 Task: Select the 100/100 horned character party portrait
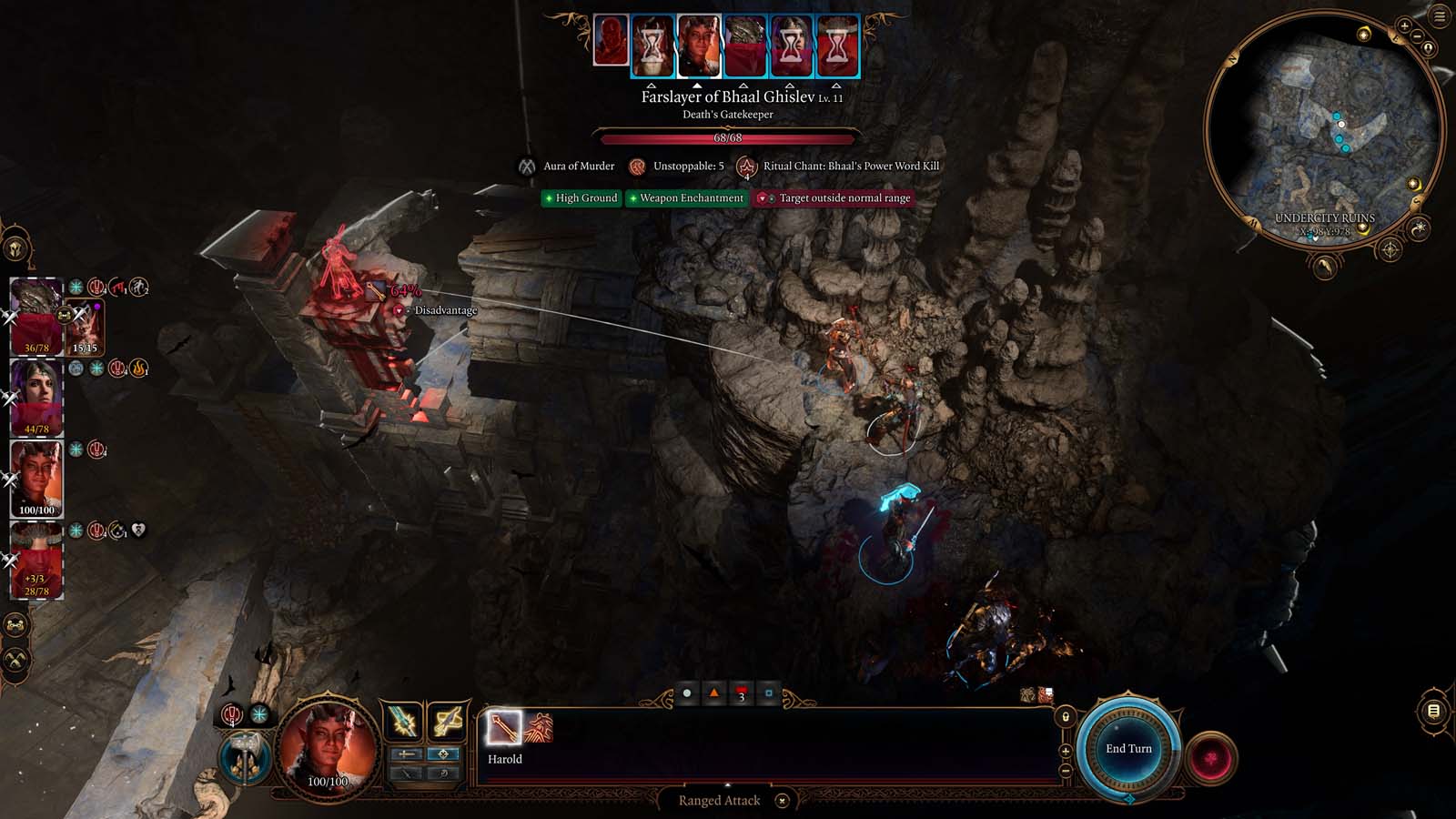pos(36,478)
